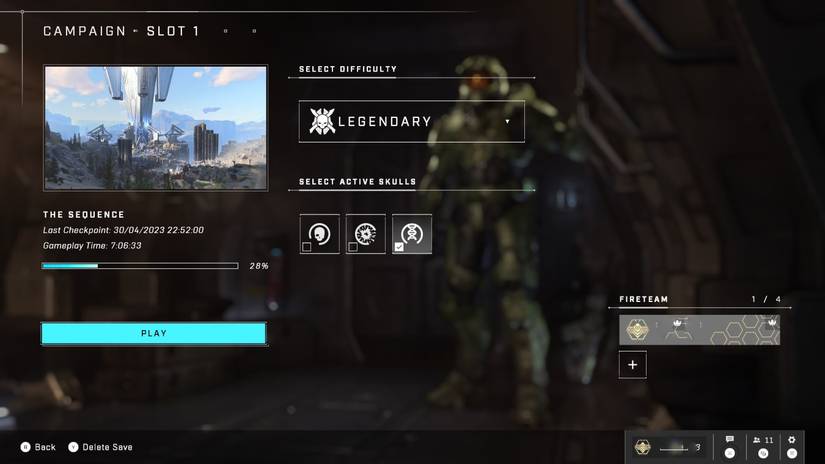Viewport: 825px width, 464px height.
Task: Open the Legendary difficulty dropdown
Action: click(411, 121)
